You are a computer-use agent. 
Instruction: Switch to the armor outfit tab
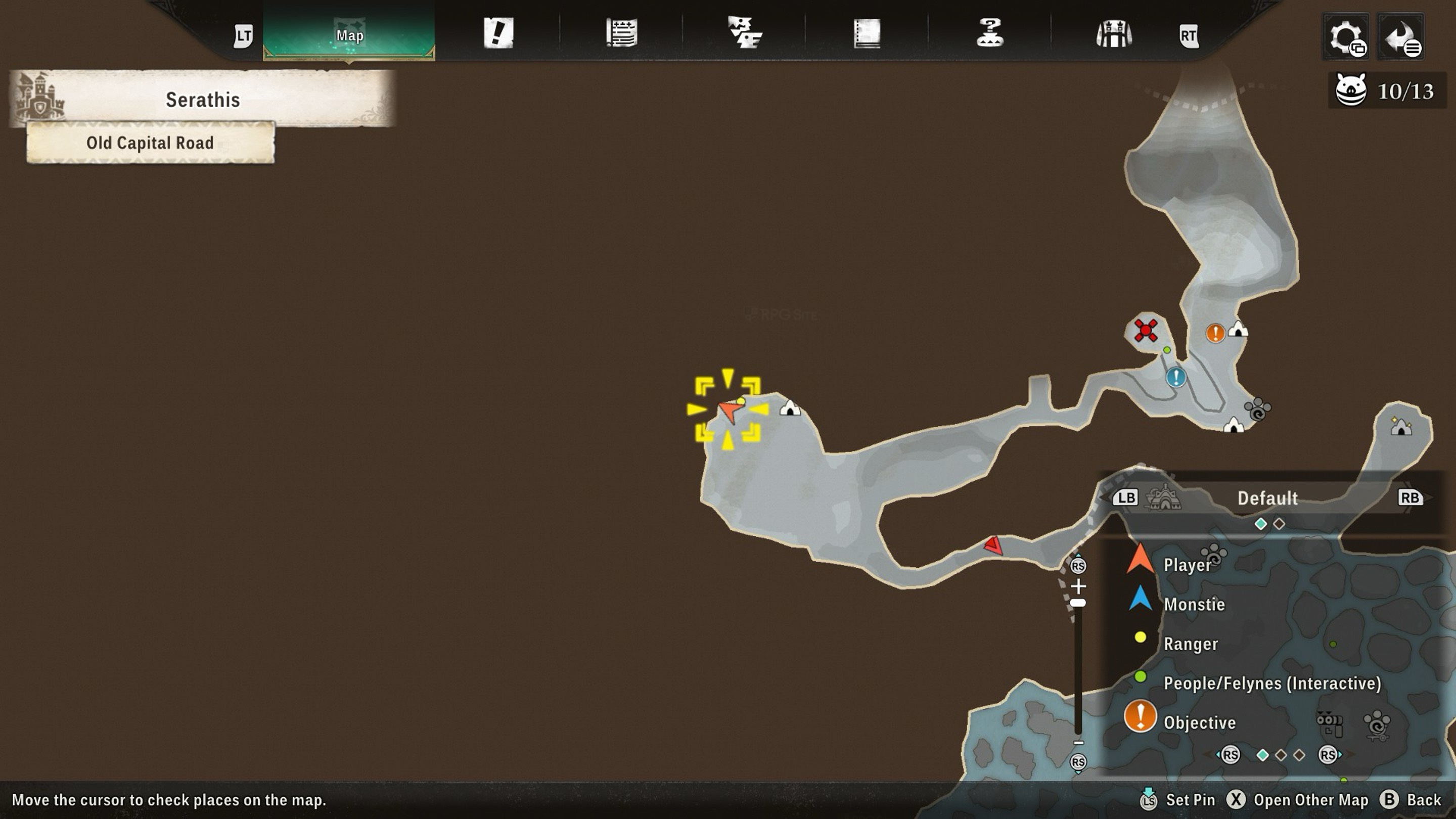1113,34
